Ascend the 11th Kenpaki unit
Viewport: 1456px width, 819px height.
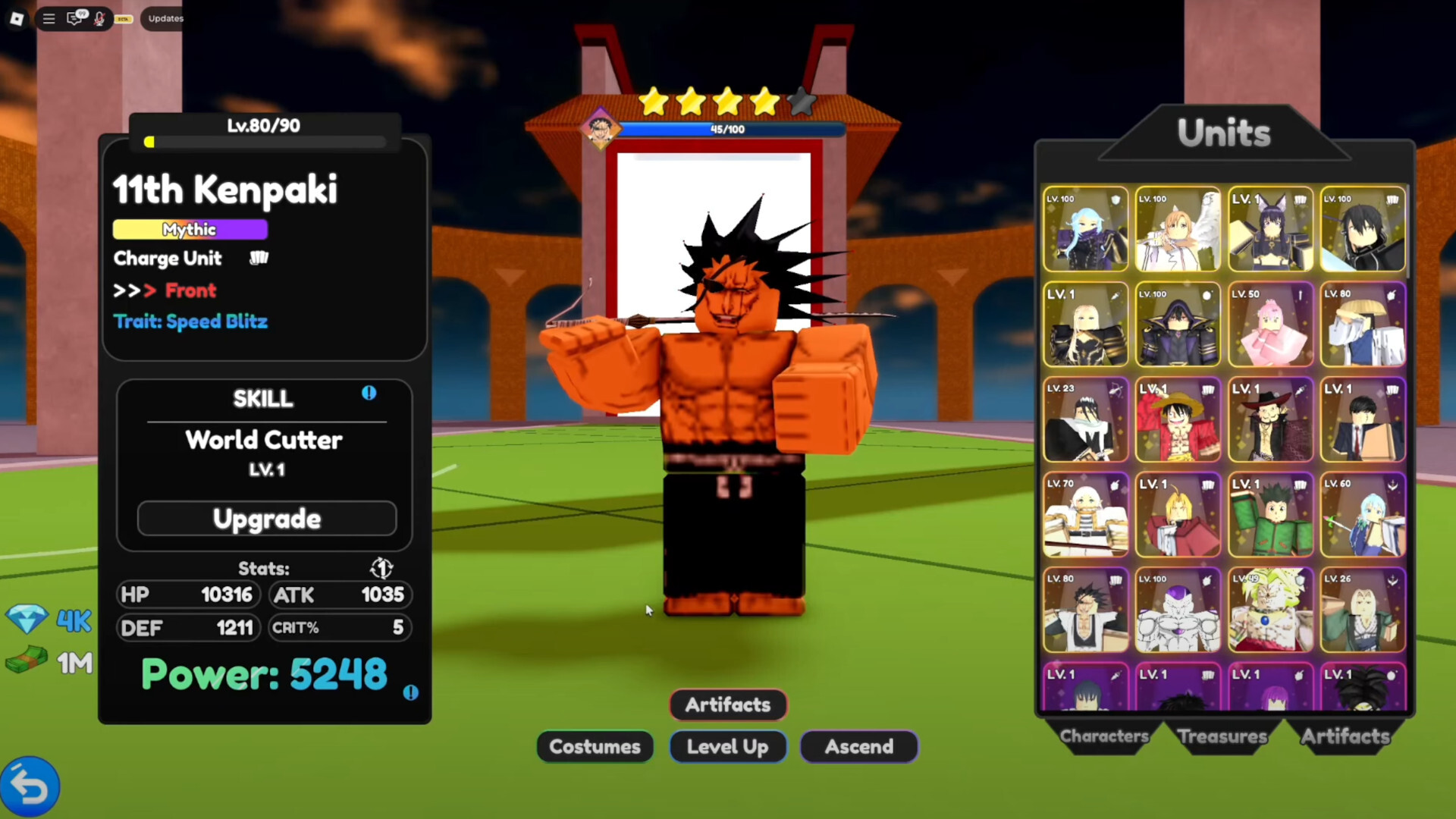(858, 747)
